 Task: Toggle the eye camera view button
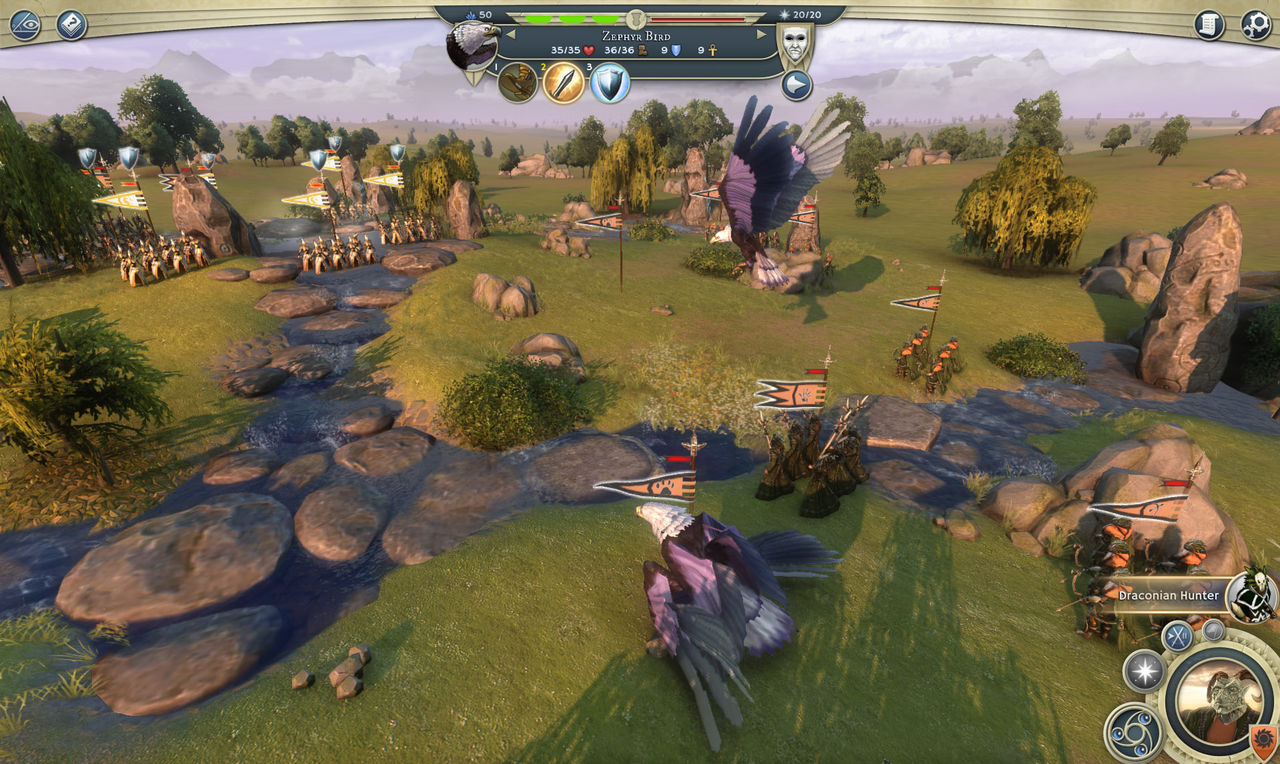tap(25, 25)
